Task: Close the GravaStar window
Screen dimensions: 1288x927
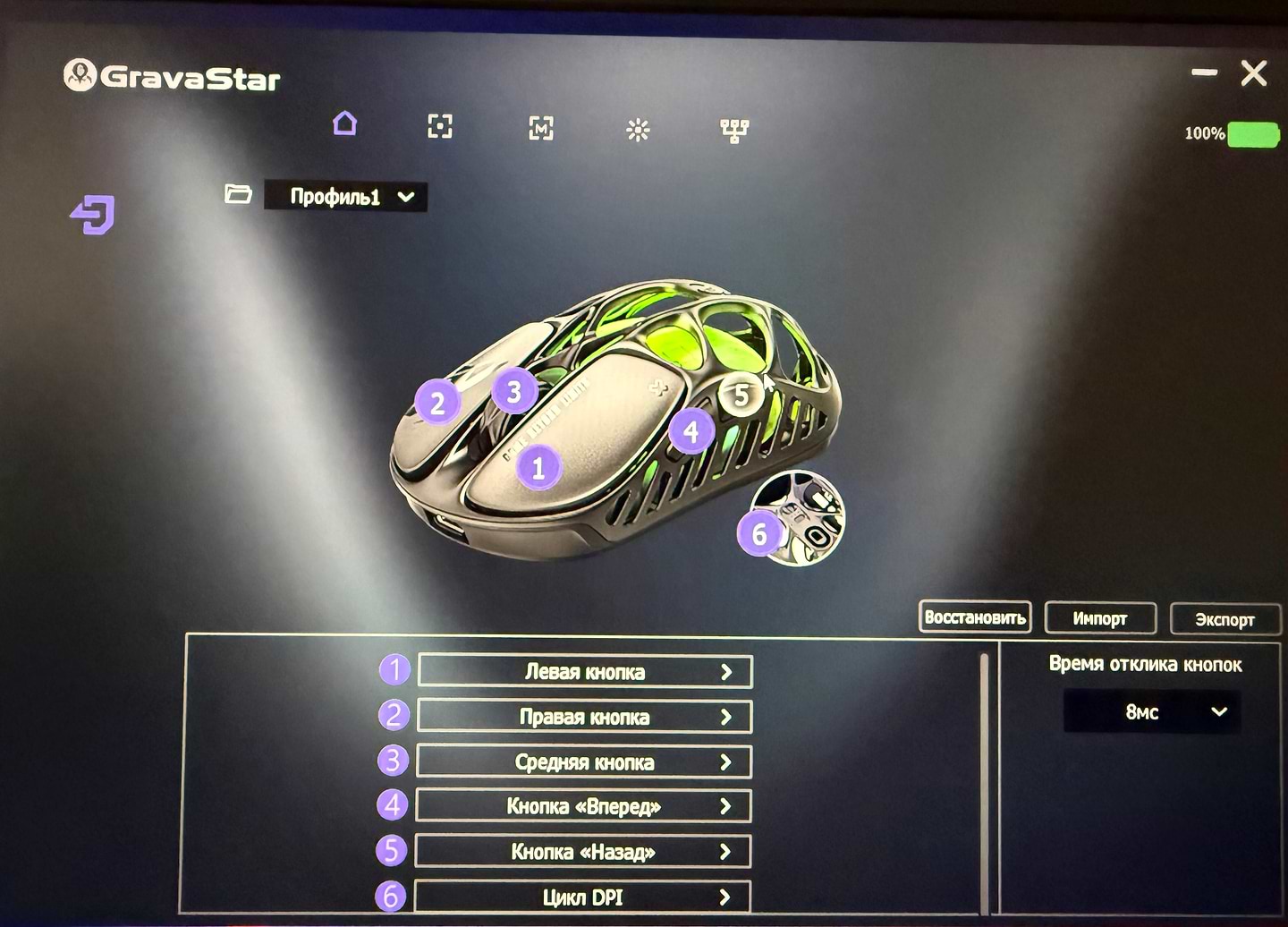Action: coord(1254,73)
